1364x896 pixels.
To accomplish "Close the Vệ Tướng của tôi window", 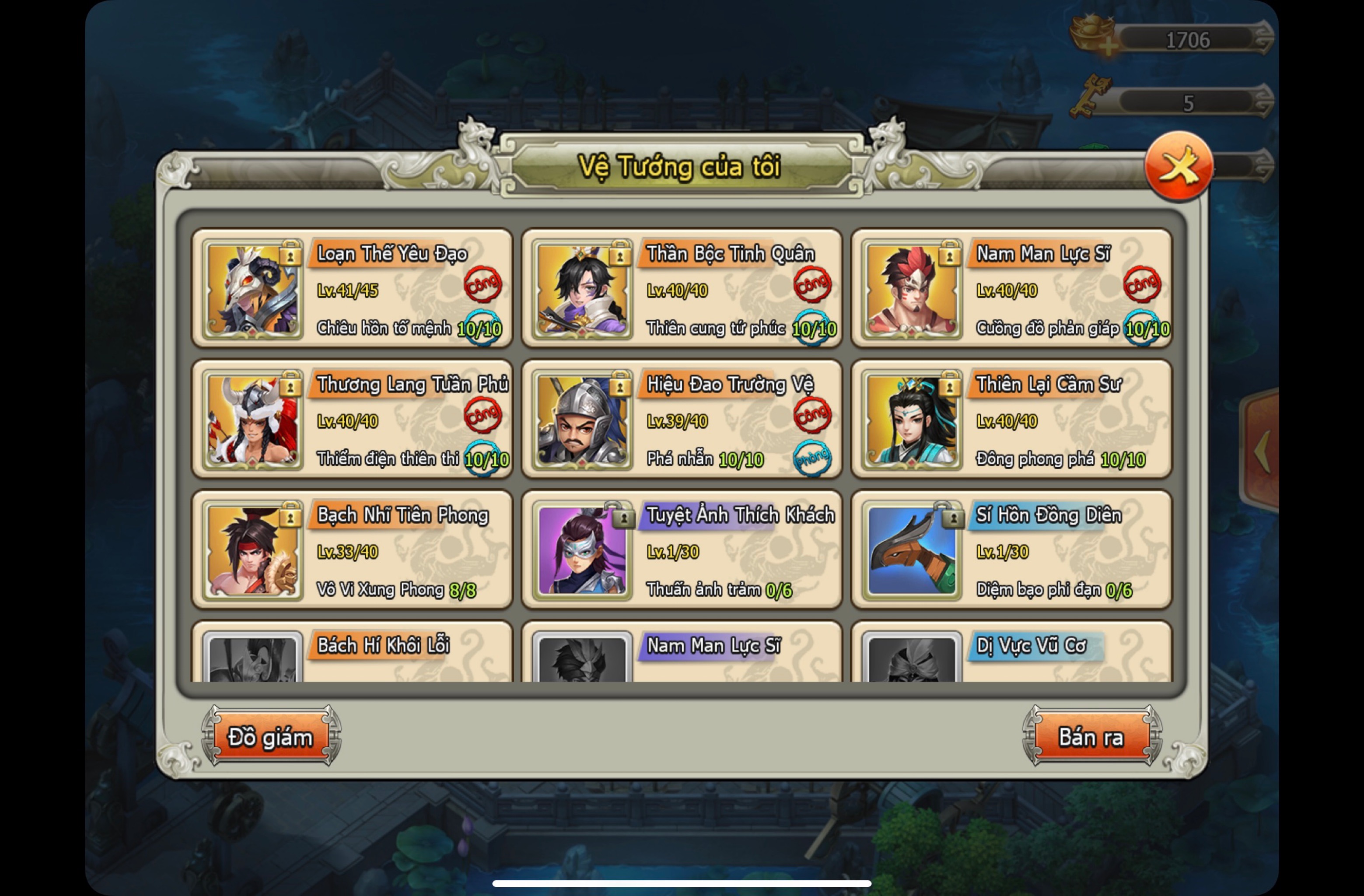I will pos(1179,166).
